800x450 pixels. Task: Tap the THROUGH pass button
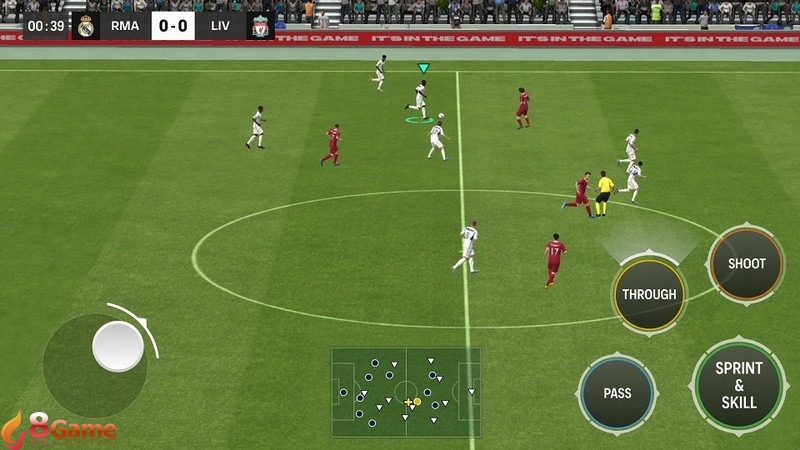(649, 294)
